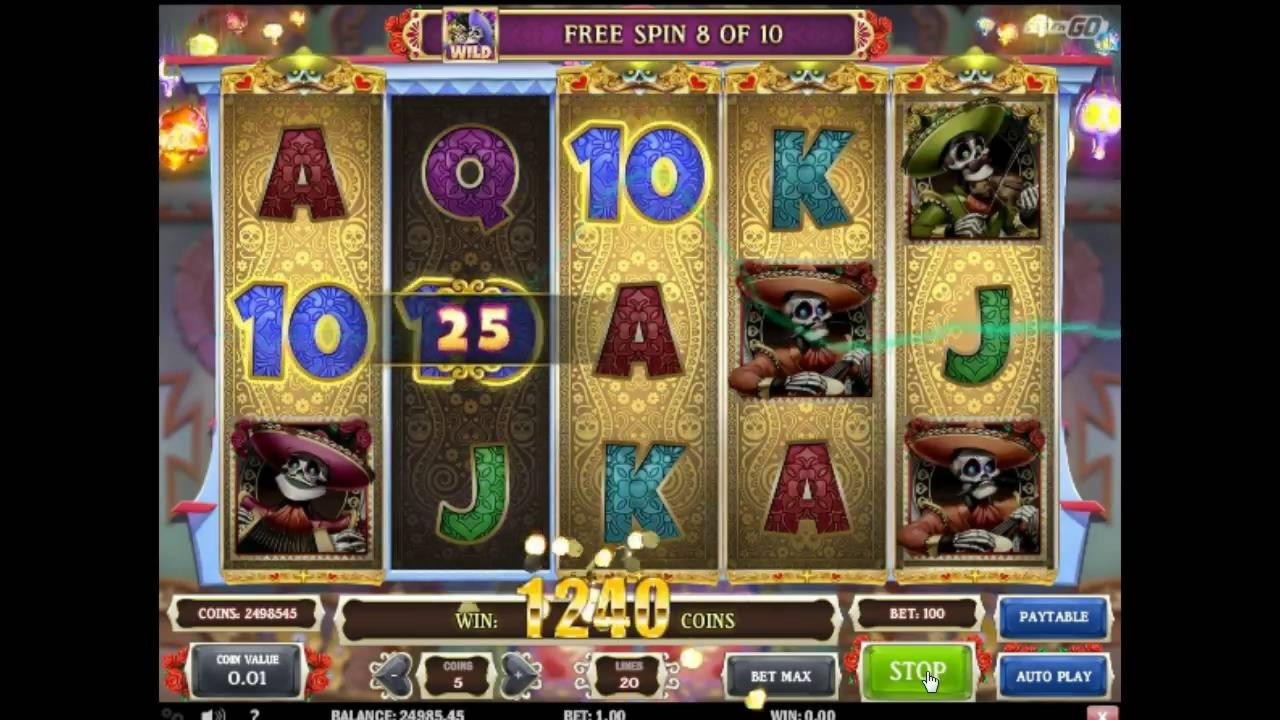Close the game with the red X

(x=1101, y=714)
